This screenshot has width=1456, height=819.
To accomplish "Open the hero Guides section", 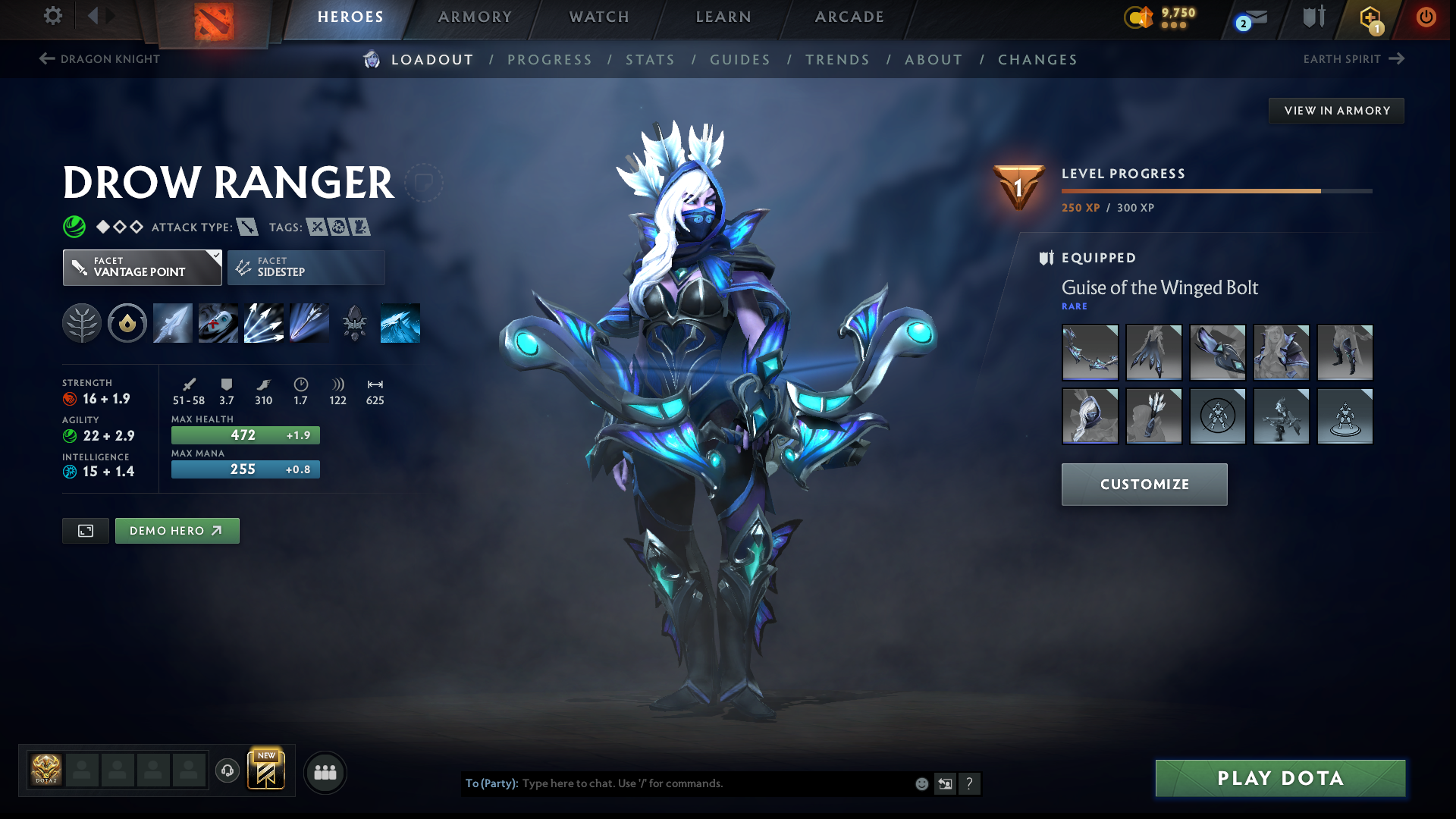I will point(739,60).
